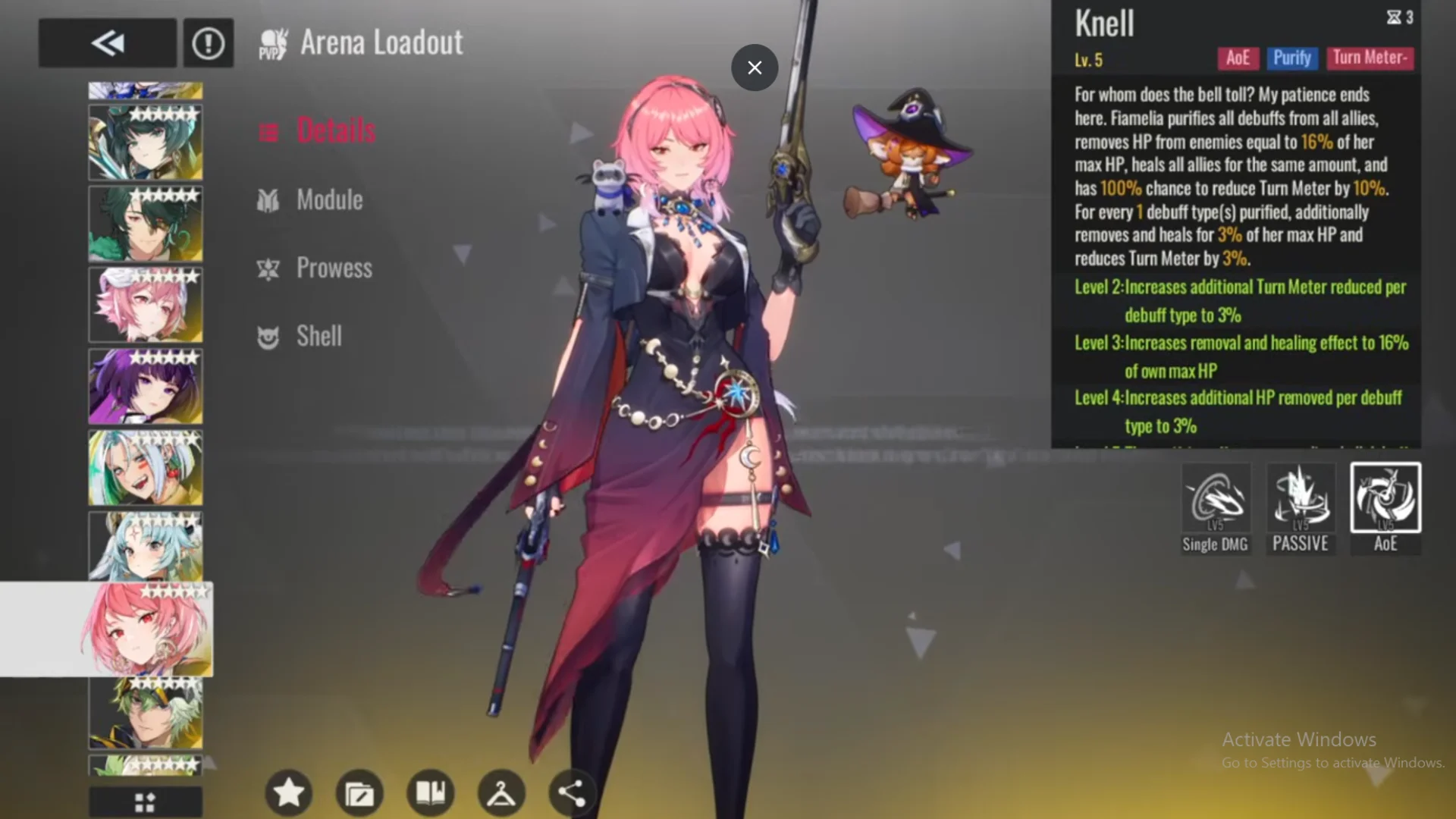Open the outfit hanger icon
The image size is (1456, 819).
point(501,792)
